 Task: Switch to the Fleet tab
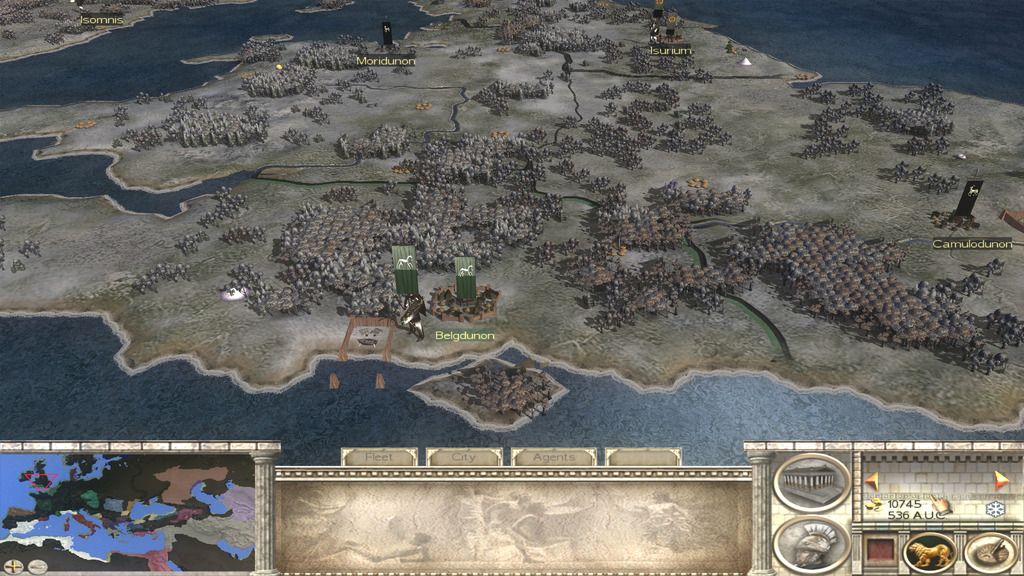point(379,457)
